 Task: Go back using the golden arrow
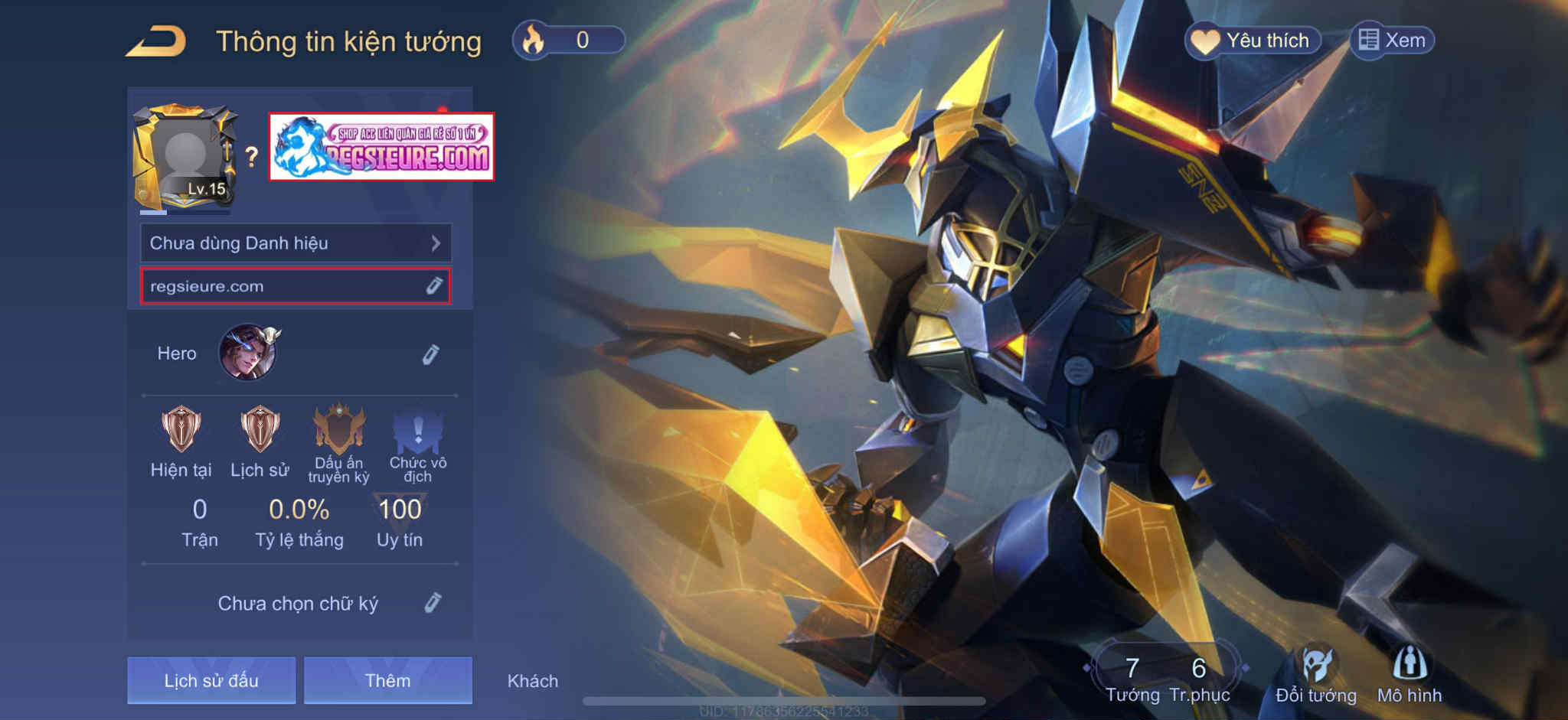coord(156,41)
